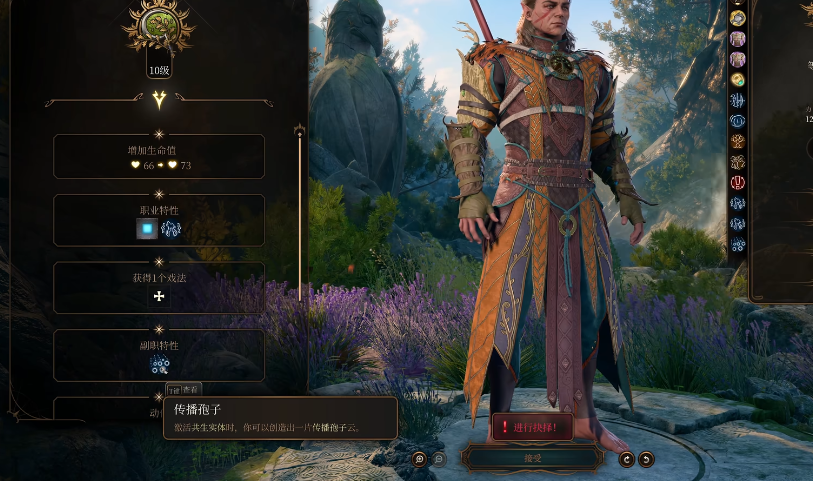Viewport: 813px width, 481px height.
Task: Click the 接受 (Accept) level-up button
Action: 532,458
